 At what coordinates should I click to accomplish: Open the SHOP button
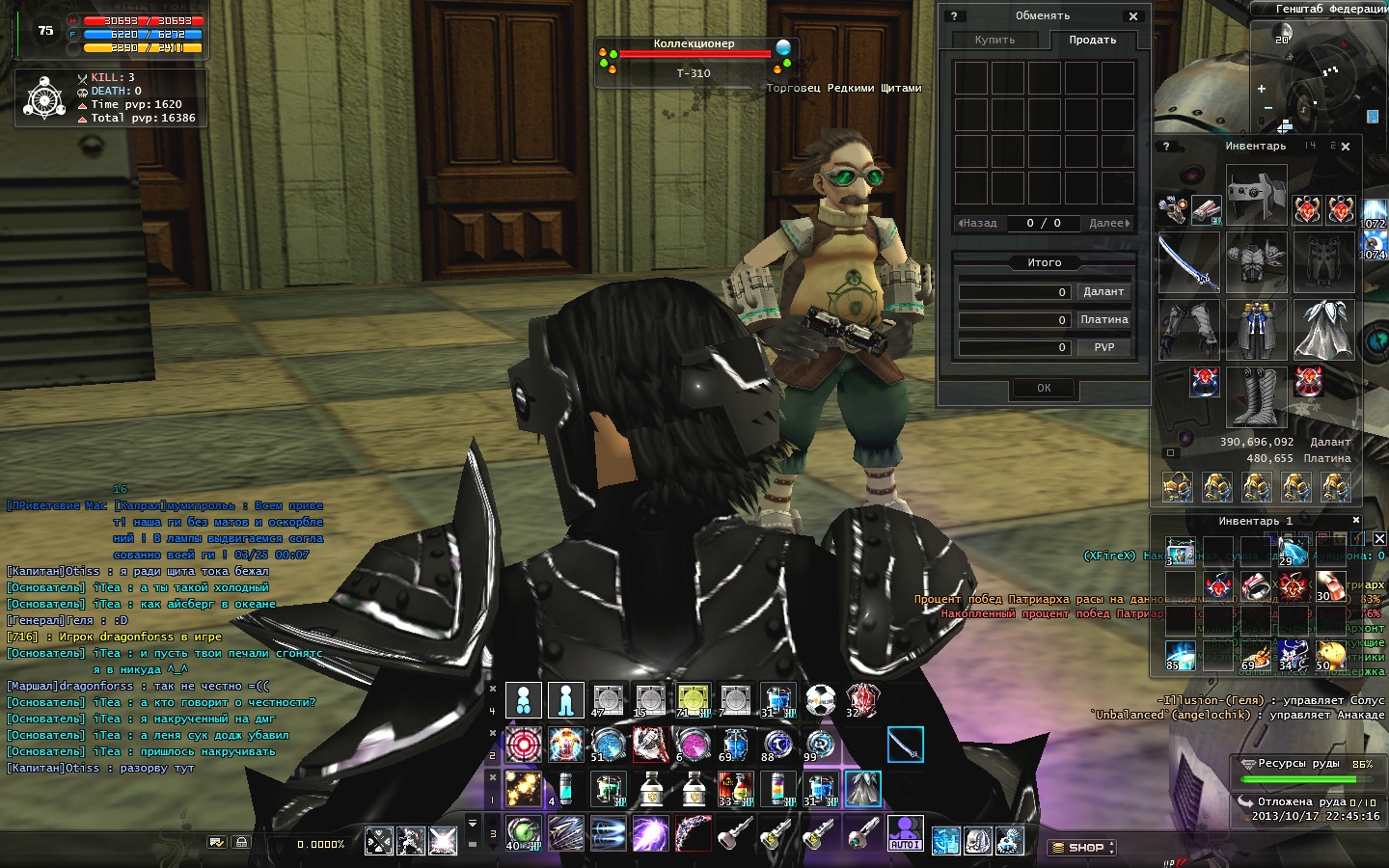point(1081,847)
